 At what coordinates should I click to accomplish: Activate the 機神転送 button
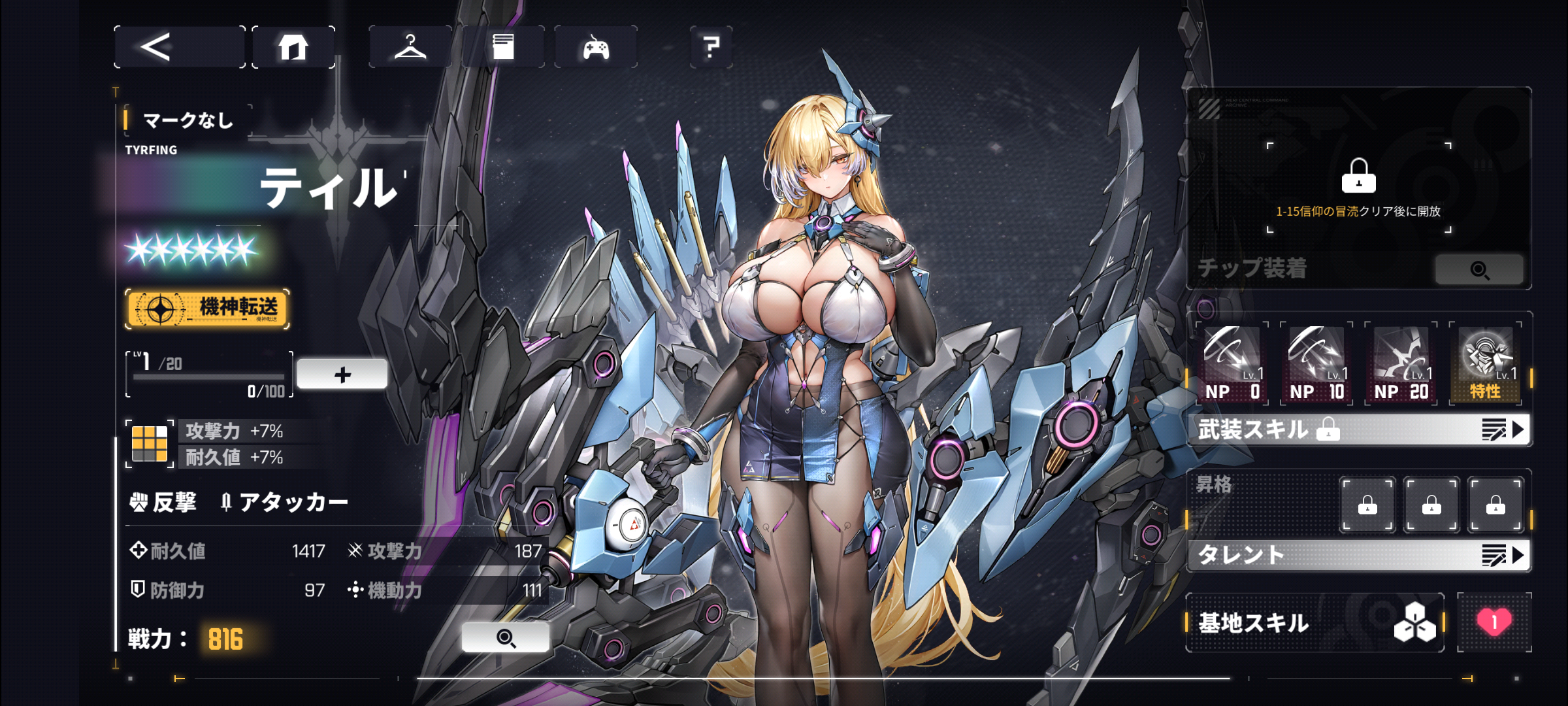(207, 309)
